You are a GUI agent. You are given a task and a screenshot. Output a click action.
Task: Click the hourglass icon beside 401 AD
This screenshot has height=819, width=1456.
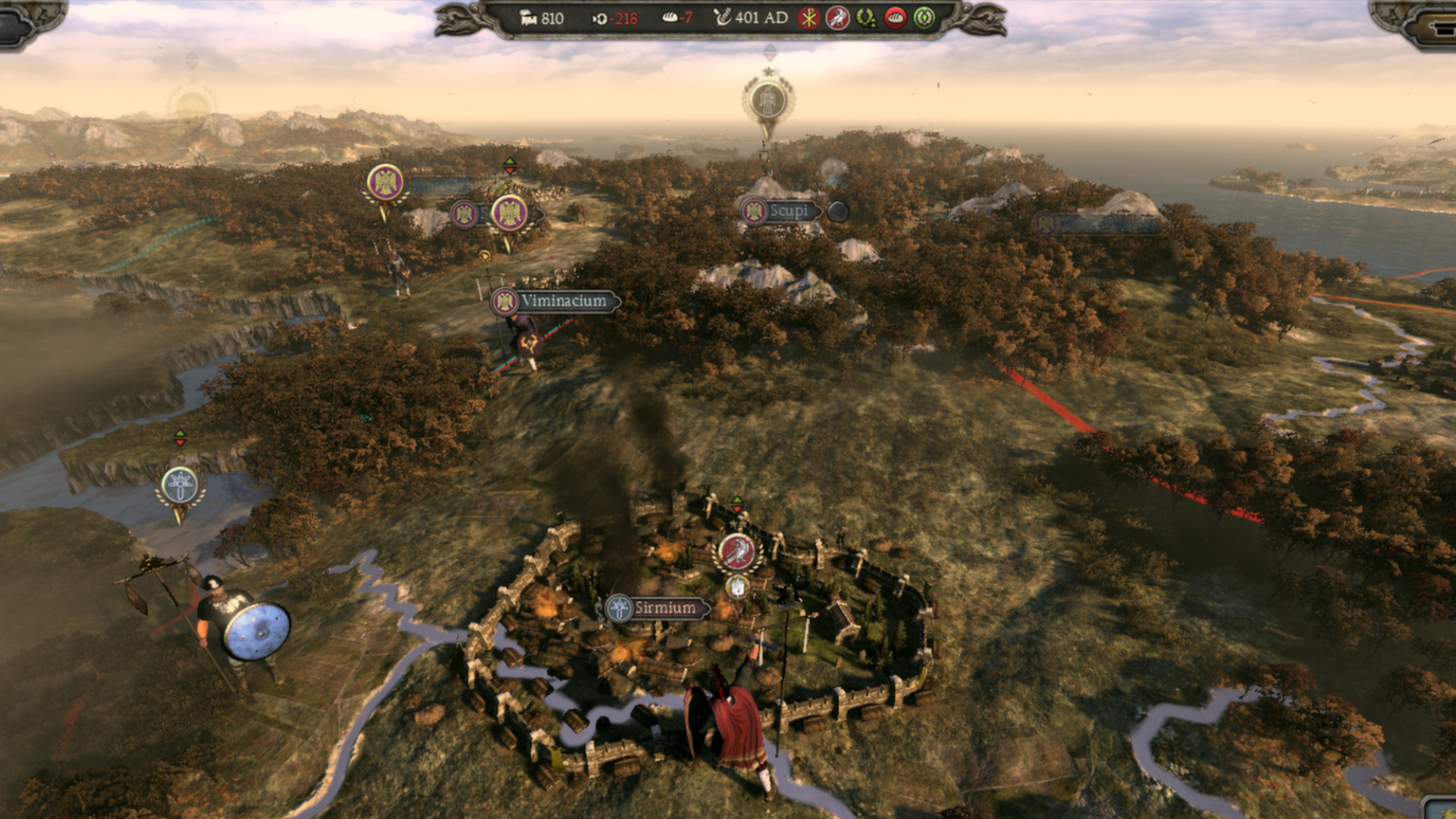[723, 17]
